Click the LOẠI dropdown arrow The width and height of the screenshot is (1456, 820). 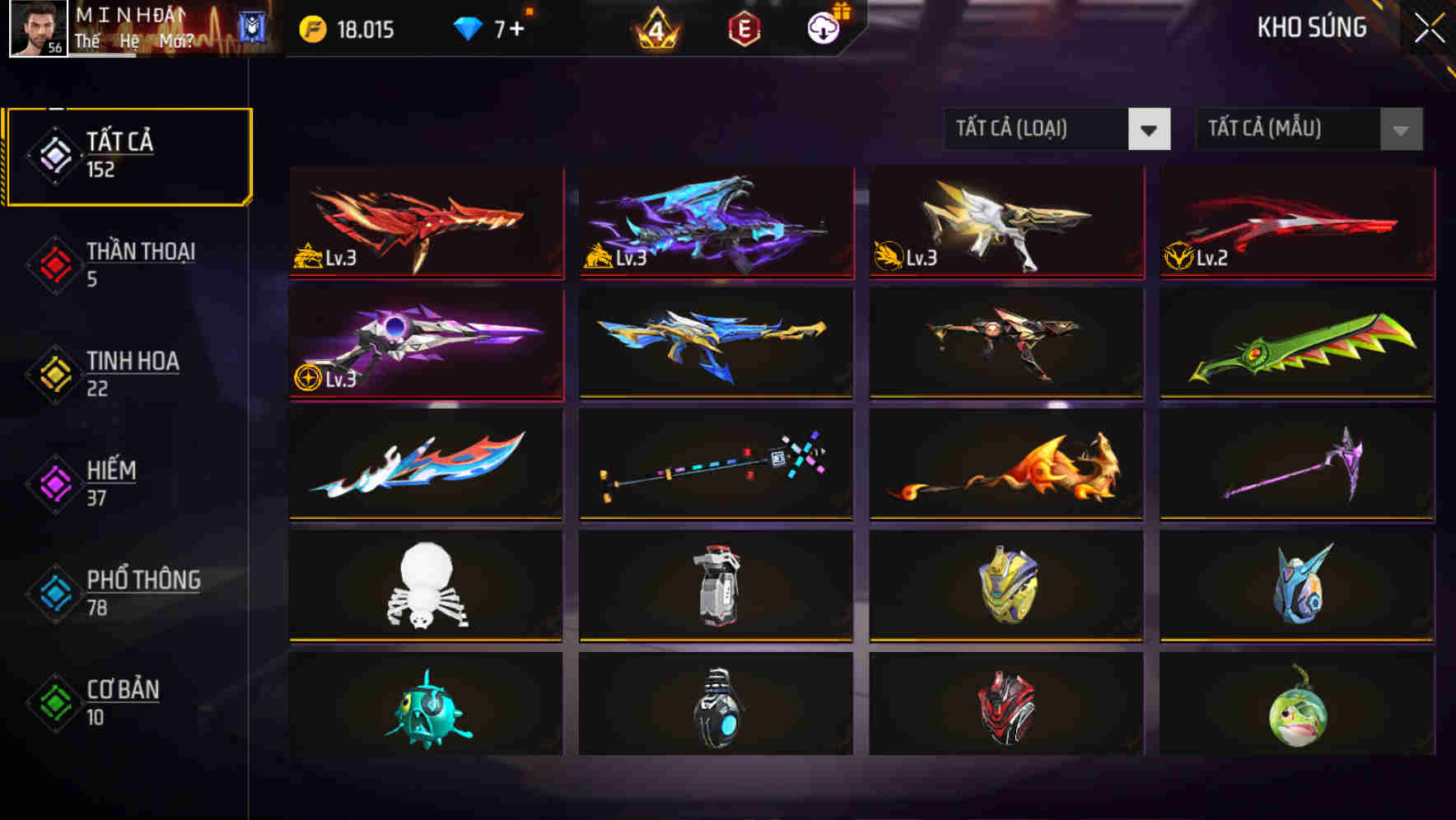click(1150, 129)
